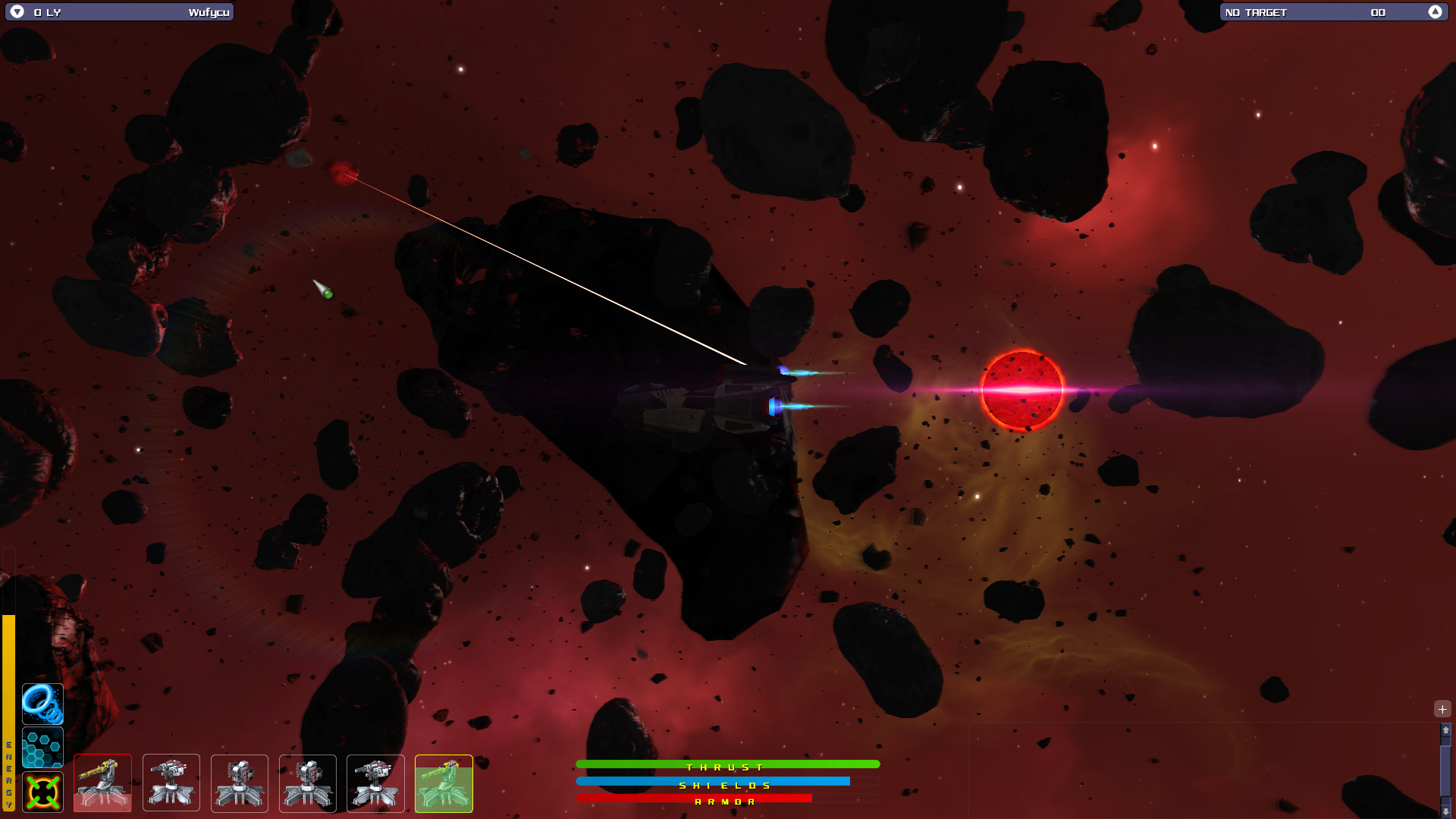Image resolution: width=1456 pixels, height=819 pixels.
Task: Select the fifth twin-barrel gun turret
Action: [x=375, y=783]
